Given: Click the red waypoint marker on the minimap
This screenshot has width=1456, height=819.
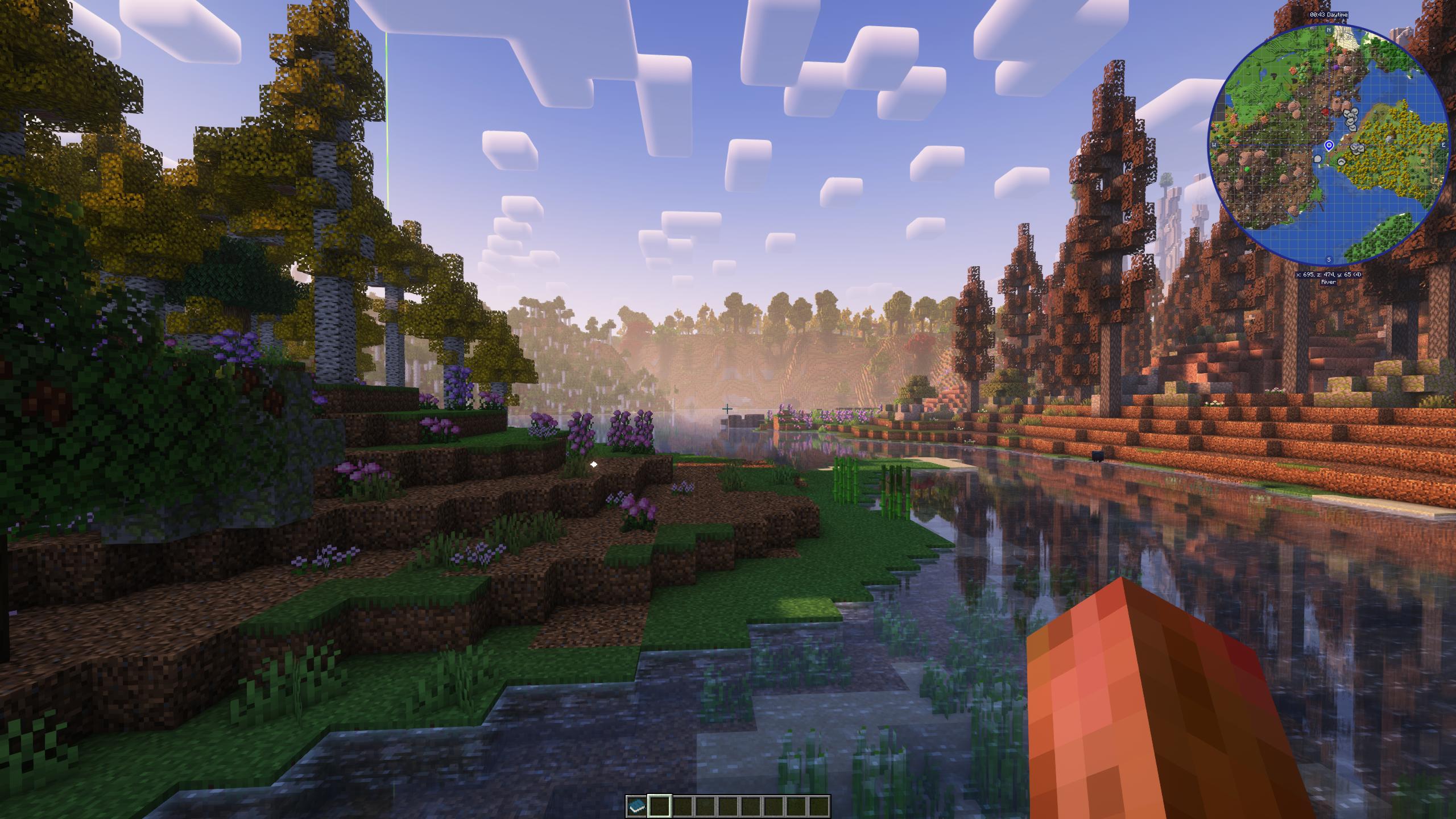Looking at the screenshot, I should coord(1325,111).
